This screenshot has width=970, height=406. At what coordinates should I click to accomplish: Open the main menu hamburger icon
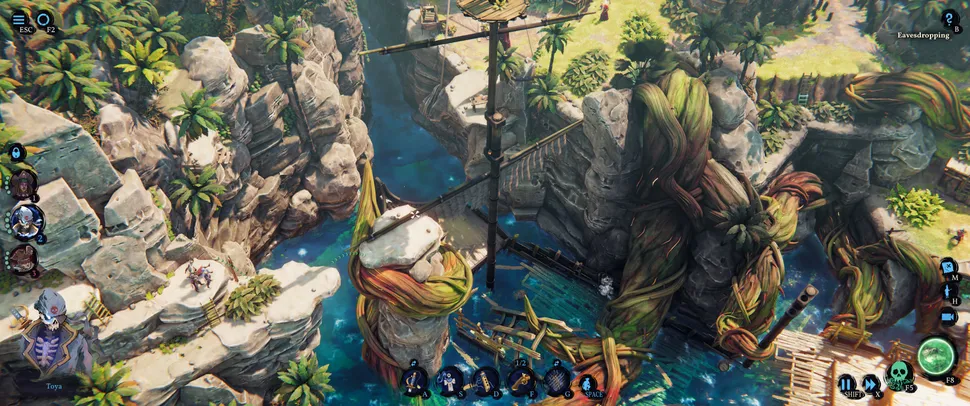click(x=20, y=17)
